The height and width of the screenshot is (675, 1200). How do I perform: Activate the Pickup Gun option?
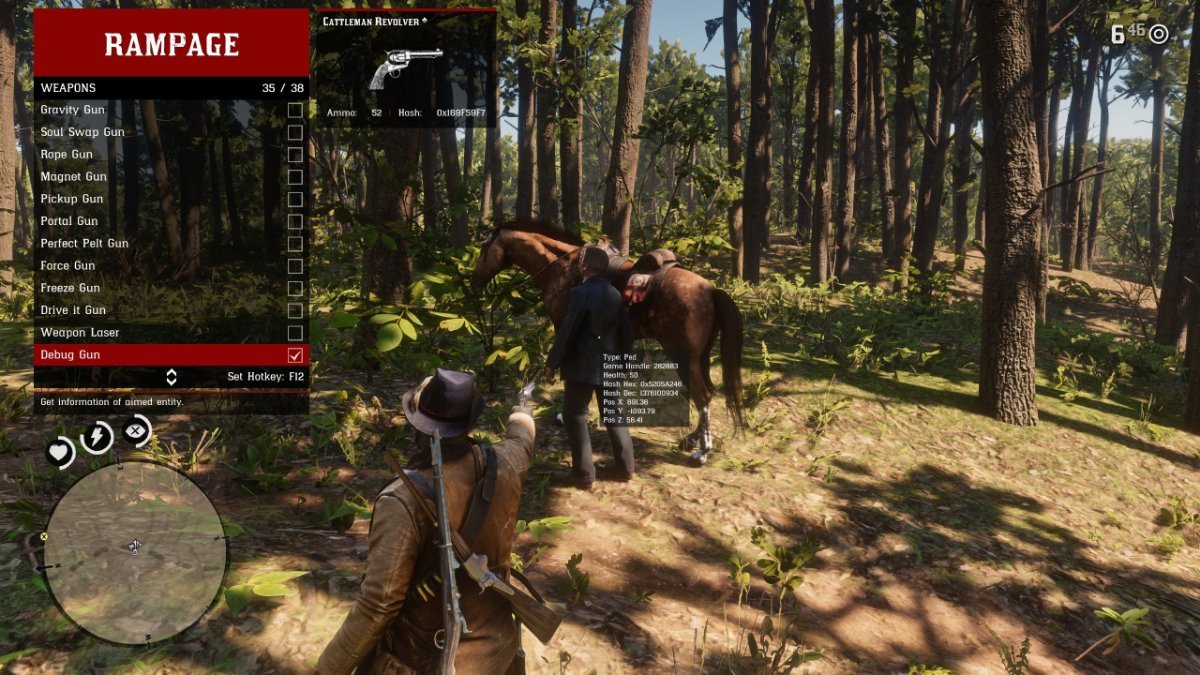tap(295, 199)
